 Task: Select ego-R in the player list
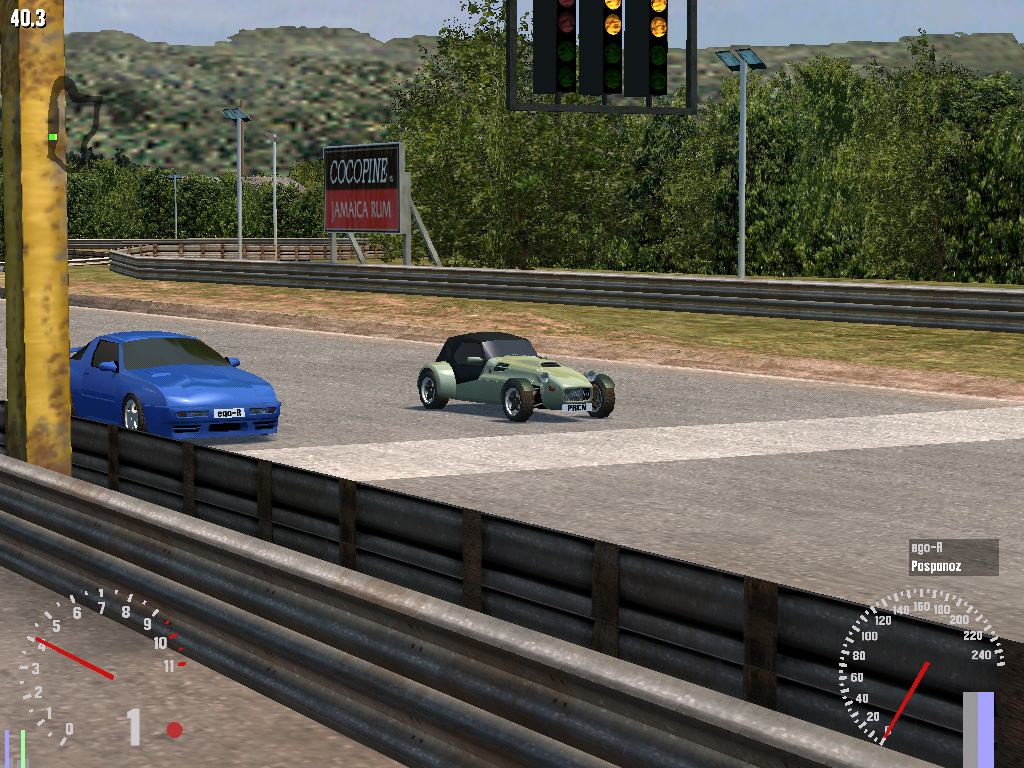point(926,547)
